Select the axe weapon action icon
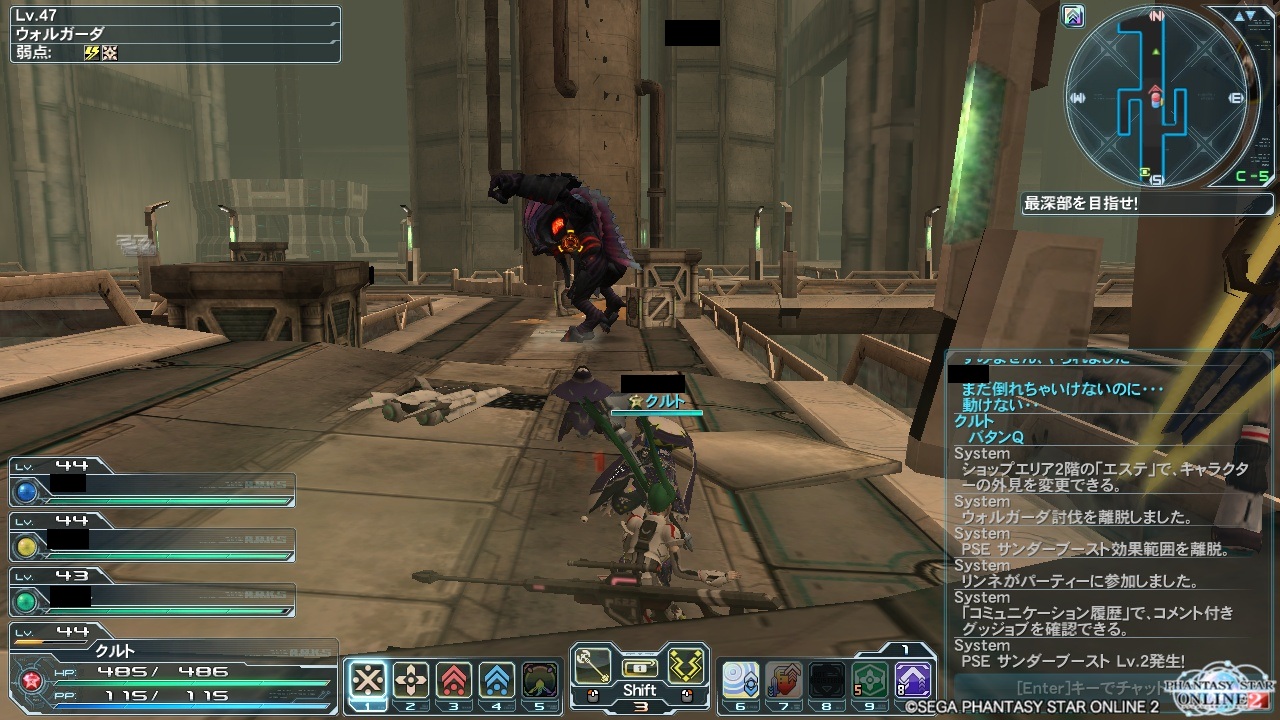The height and width of the screenshot is (720, 1280). click(x=593, y=665)
